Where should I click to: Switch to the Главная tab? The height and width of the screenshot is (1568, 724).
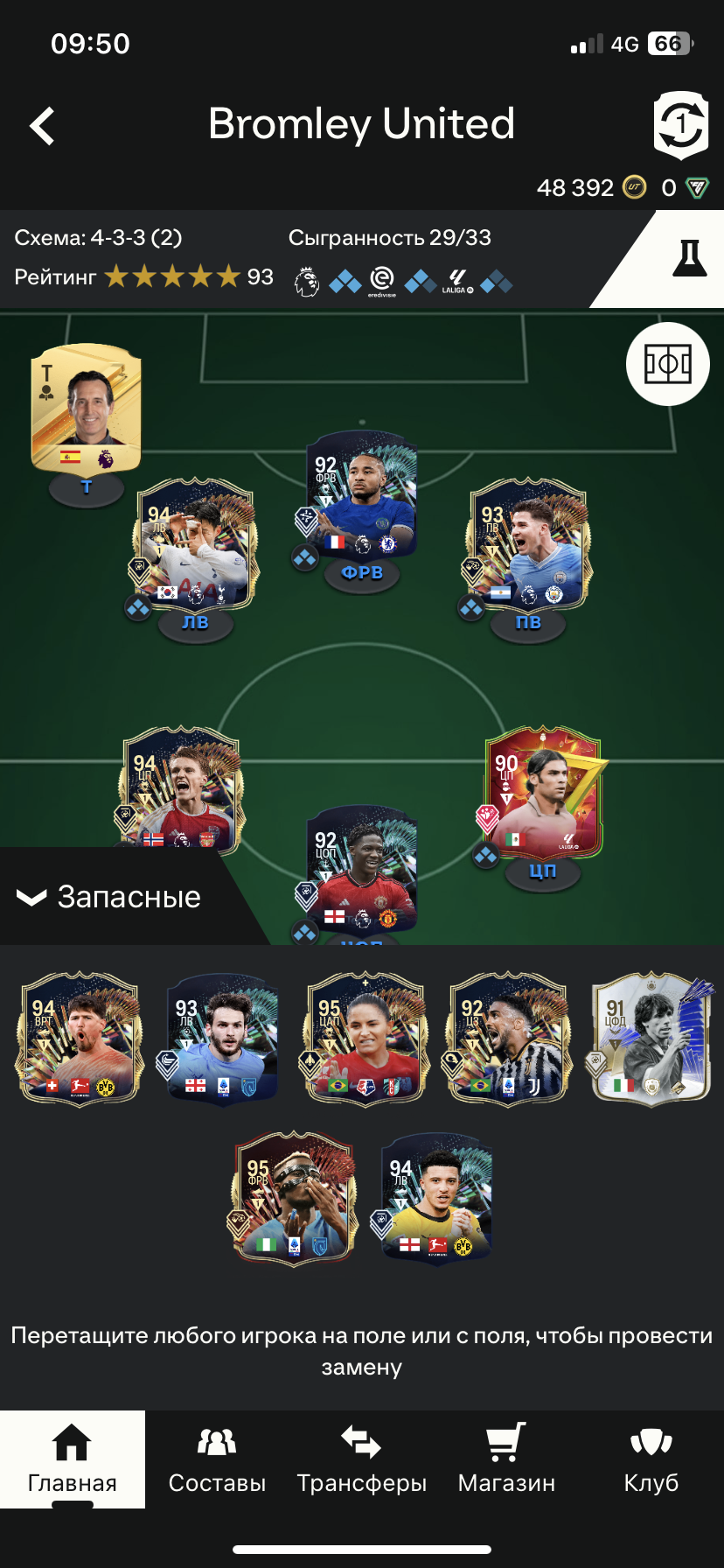73,1459
